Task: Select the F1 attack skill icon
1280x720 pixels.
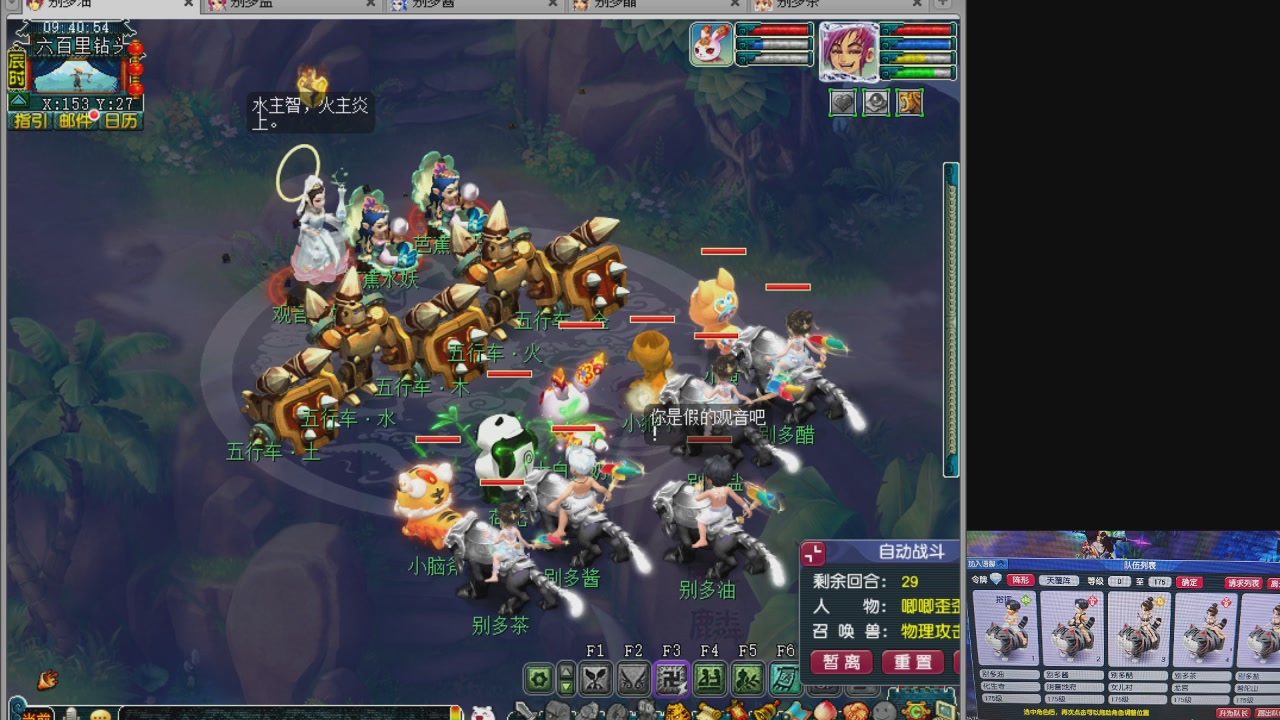Action: (596, 677)
